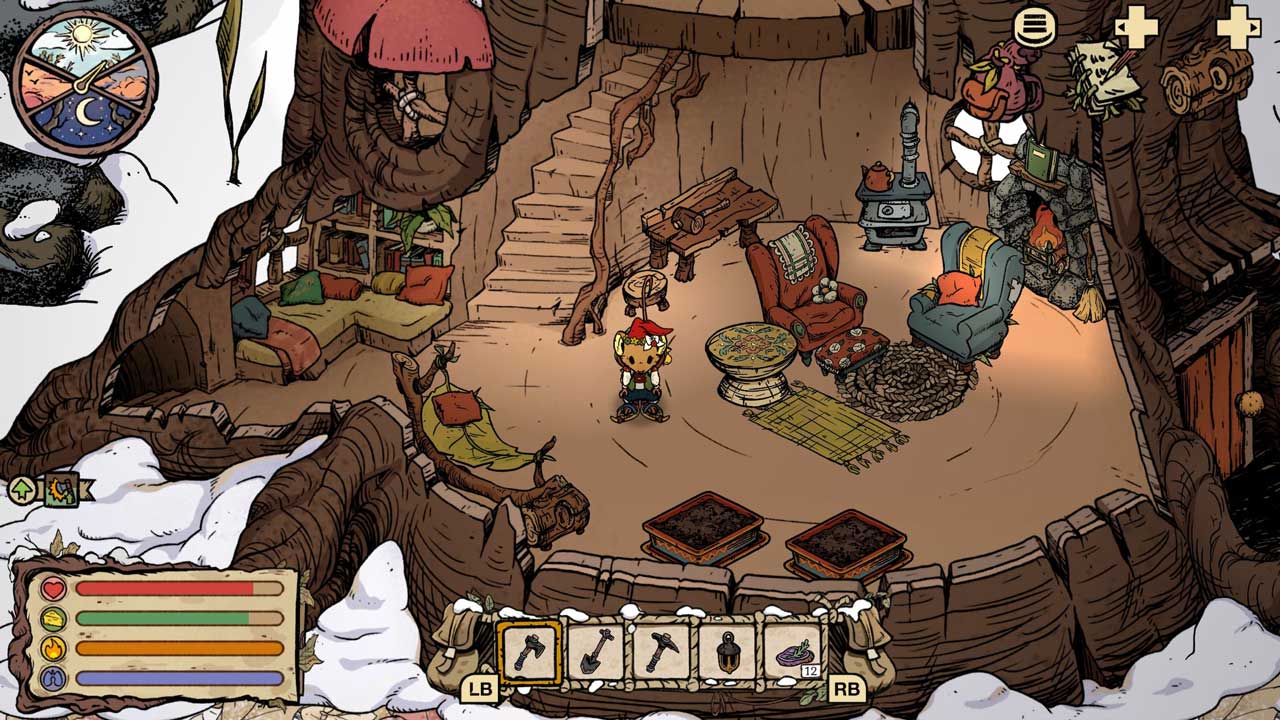Open the wooden log chest icon

pyautogui.click(x=1207, y=78)
